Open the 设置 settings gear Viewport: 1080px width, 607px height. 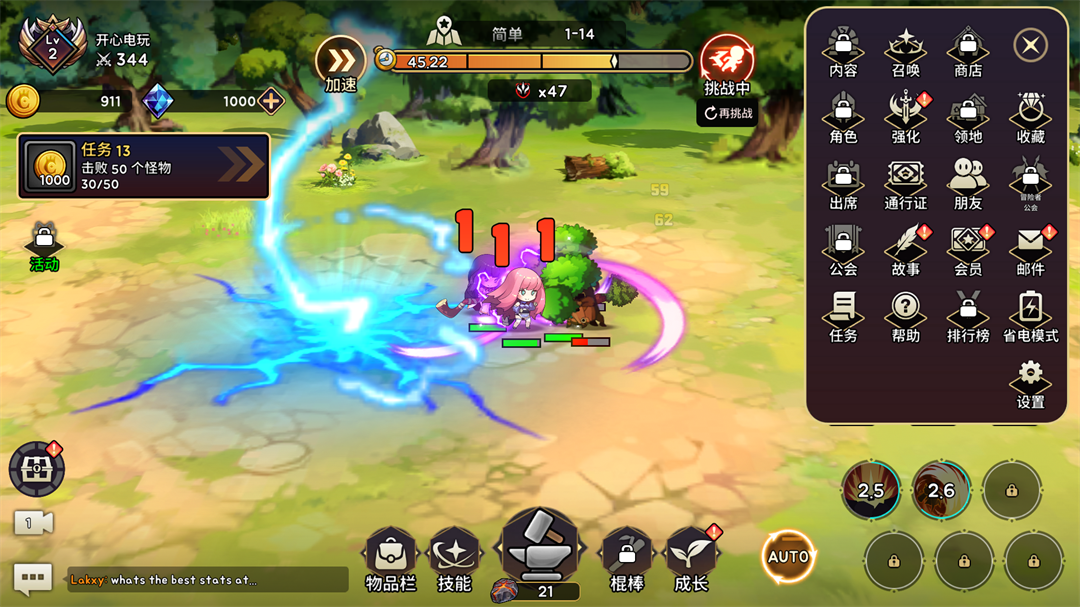[x=1030, y=384]
